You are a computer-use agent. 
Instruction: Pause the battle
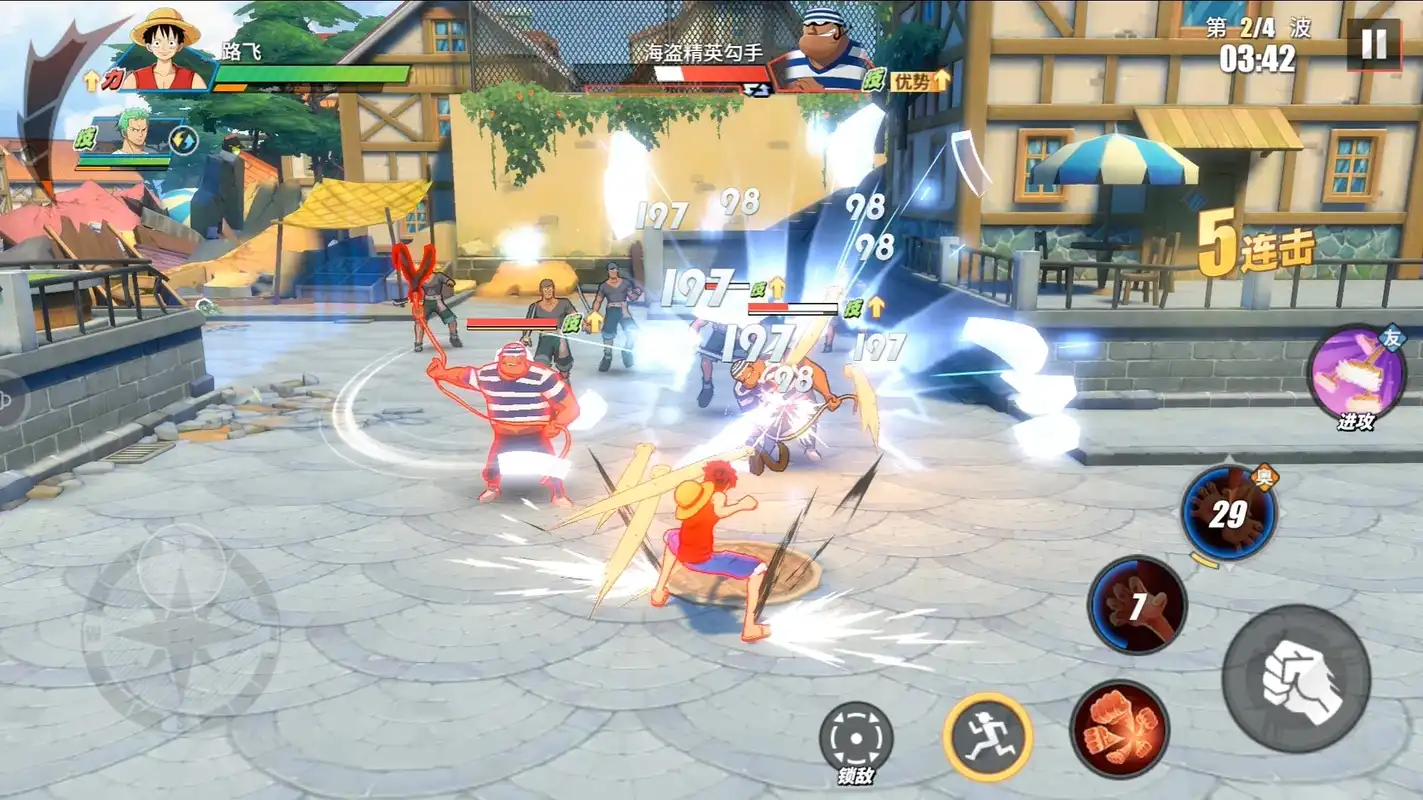[x=1373, y=45]
